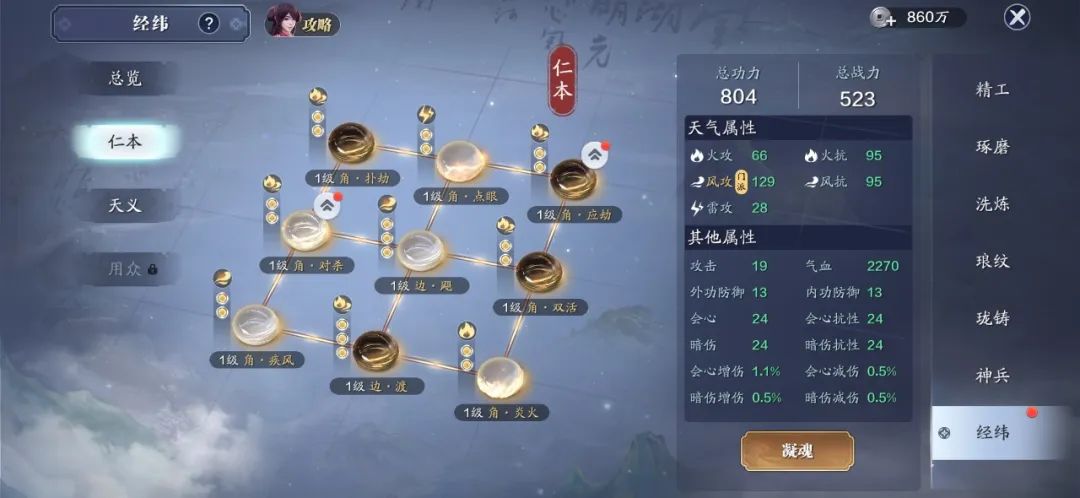Open the 攻略 guide portrait button
Viewport: 1080px width, 498px height.
[x=300, y=21]
